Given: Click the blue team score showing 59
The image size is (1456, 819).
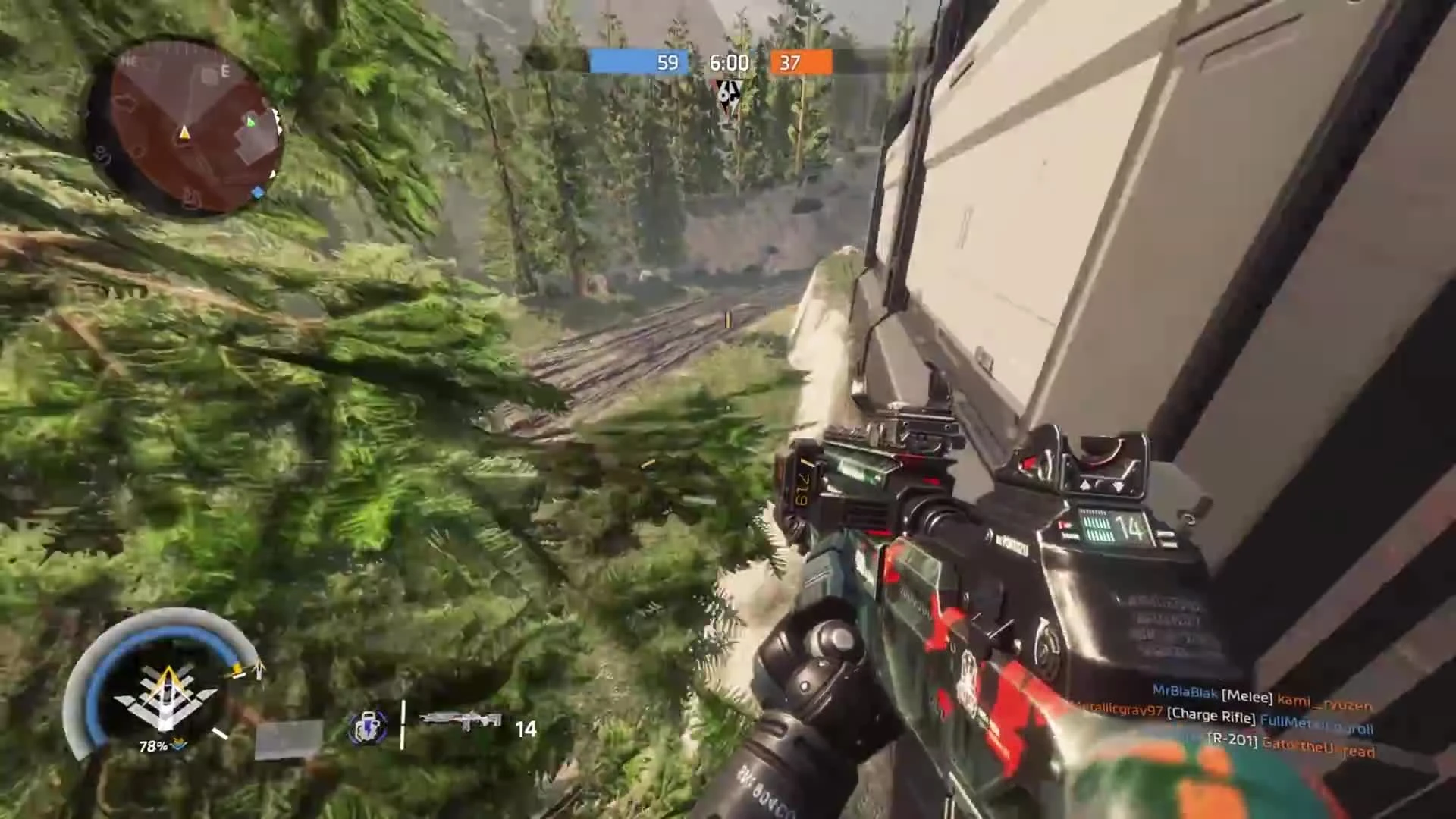Looking at the screenshot, I should click(667, 62).
